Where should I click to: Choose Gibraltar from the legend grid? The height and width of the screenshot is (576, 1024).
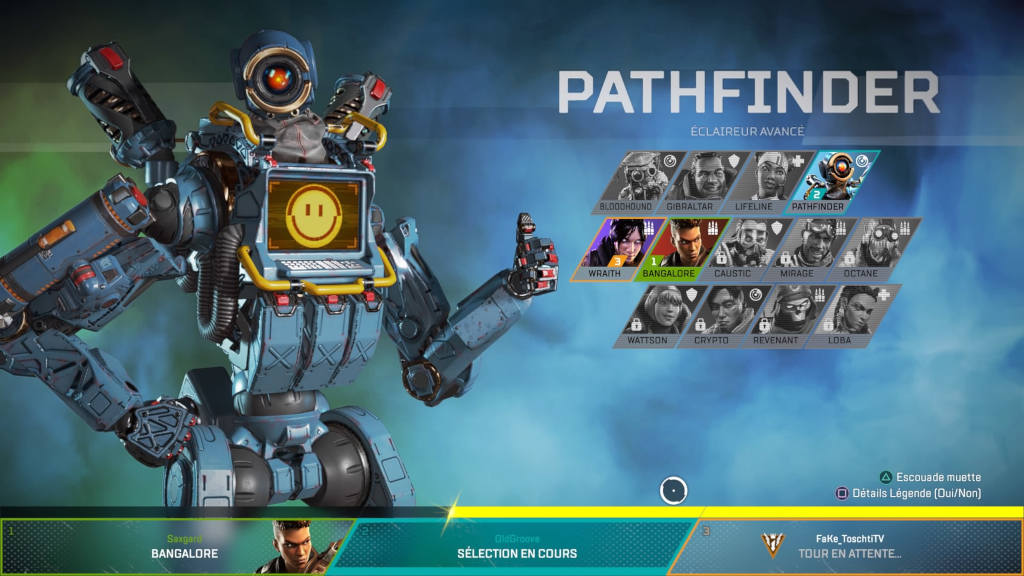click(x=694, y=180)
